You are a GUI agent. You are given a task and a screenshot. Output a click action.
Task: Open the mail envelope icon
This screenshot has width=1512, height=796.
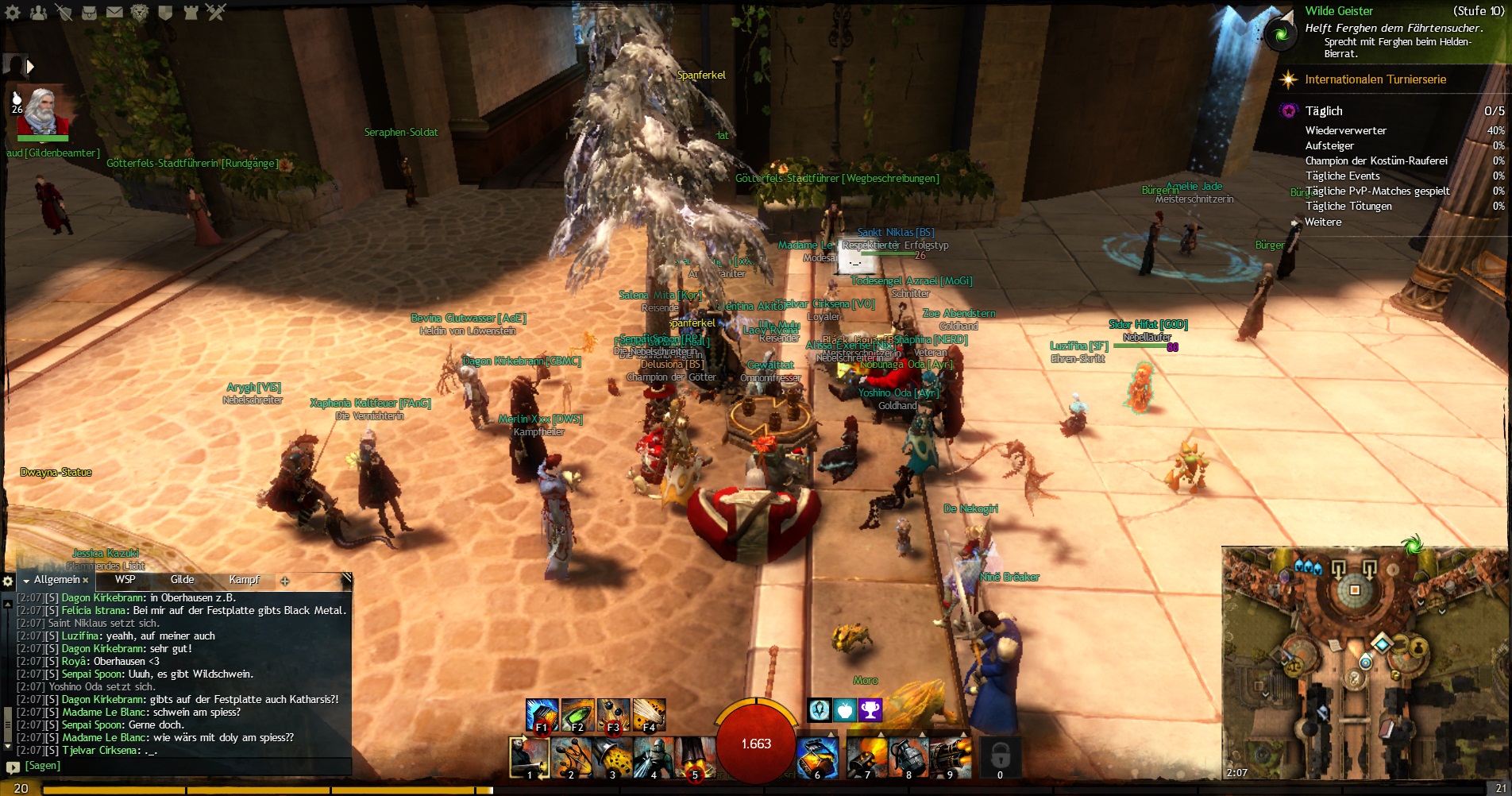[114, 12]
